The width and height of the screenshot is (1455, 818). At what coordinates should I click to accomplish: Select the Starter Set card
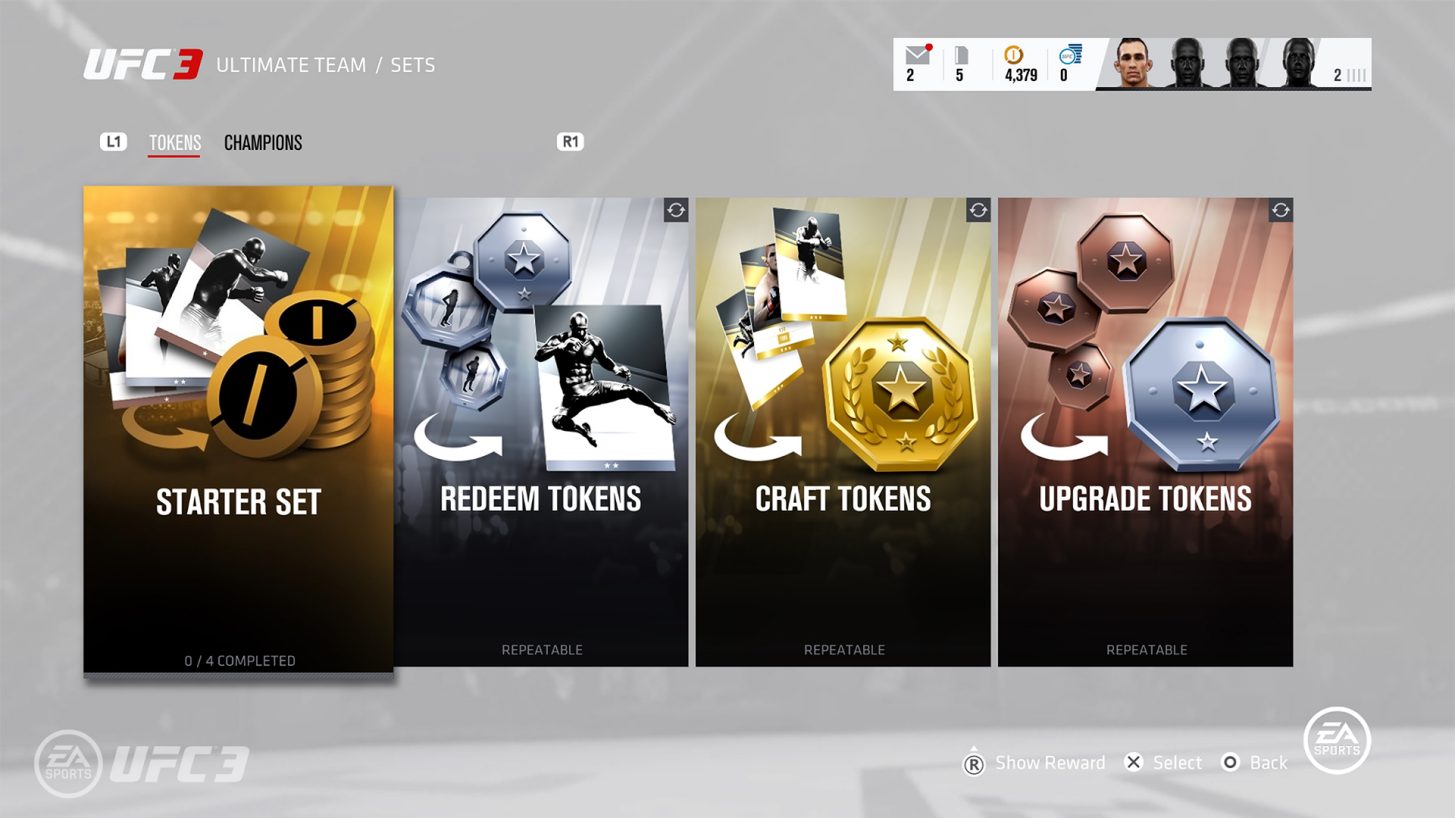238,430
